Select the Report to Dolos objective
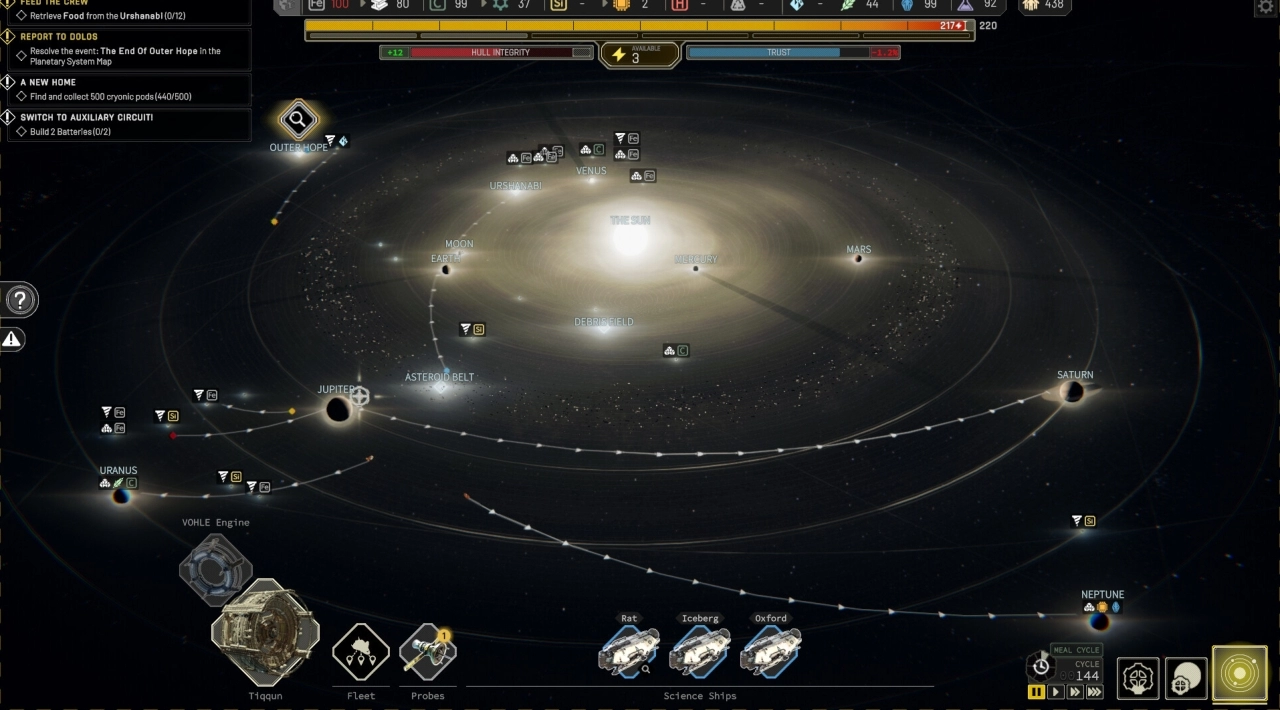Screen dimensions: 1280x710 click(x=129, y=49)
